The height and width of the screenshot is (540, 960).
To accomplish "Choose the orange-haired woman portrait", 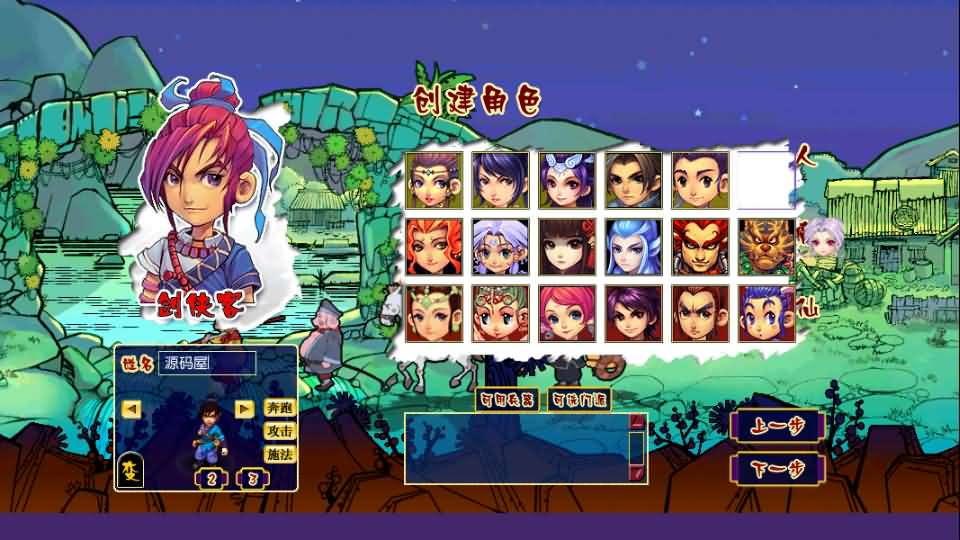I will pos(433,246).
